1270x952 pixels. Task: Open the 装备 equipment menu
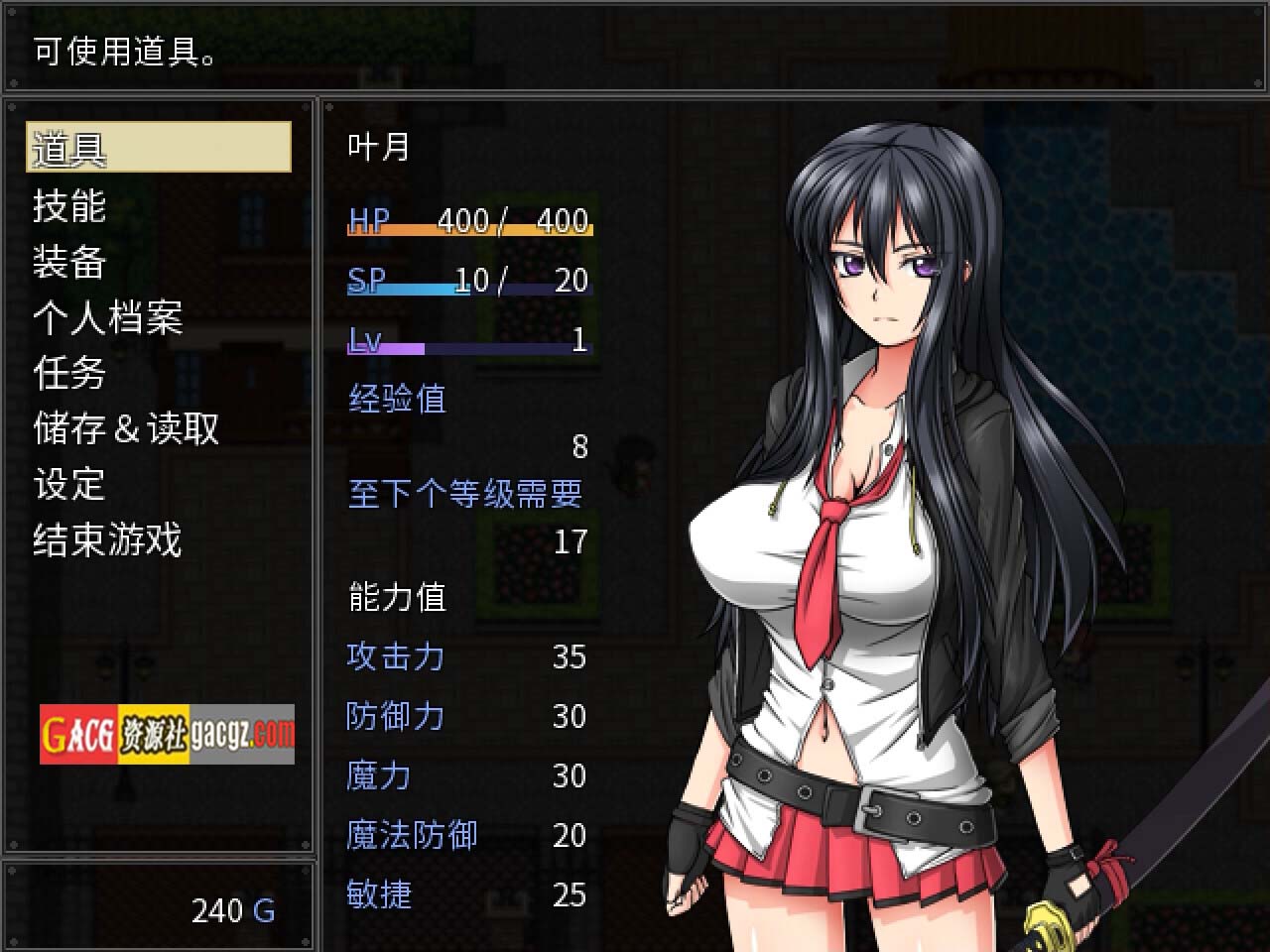tap(69, 262)
